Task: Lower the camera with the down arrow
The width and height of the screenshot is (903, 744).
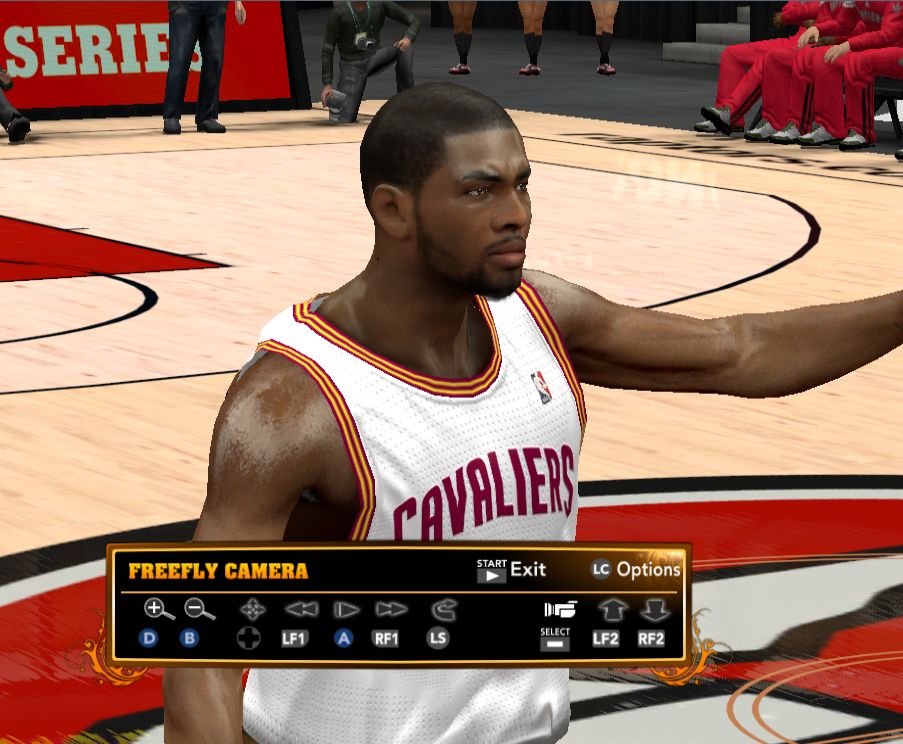Action: pyautogui.click(x=654, y=609)
